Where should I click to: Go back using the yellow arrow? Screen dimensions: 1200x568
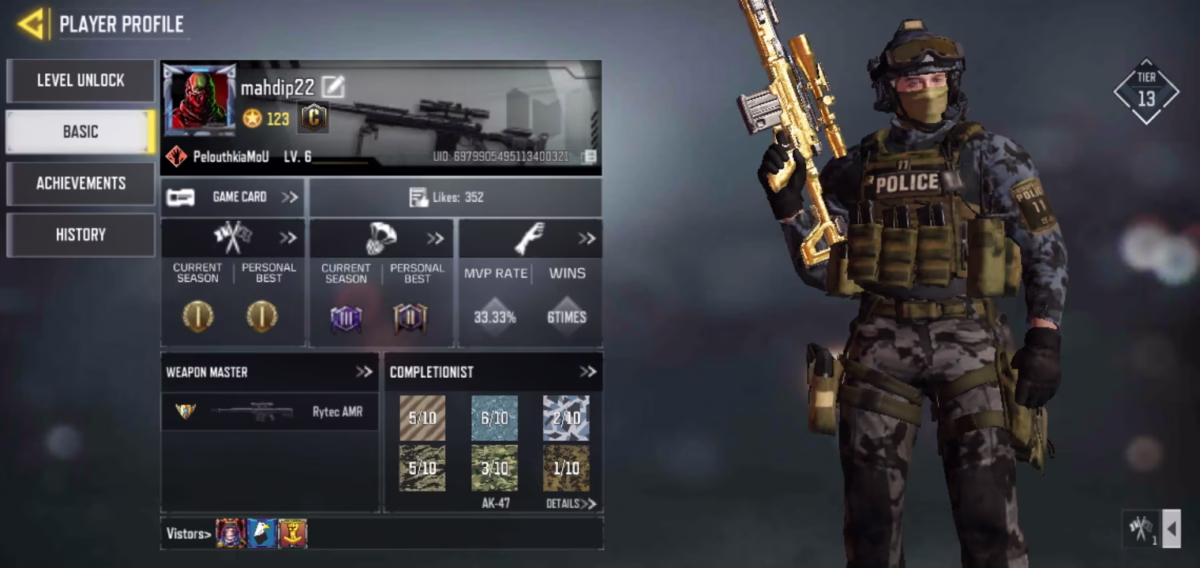[31, 23]
